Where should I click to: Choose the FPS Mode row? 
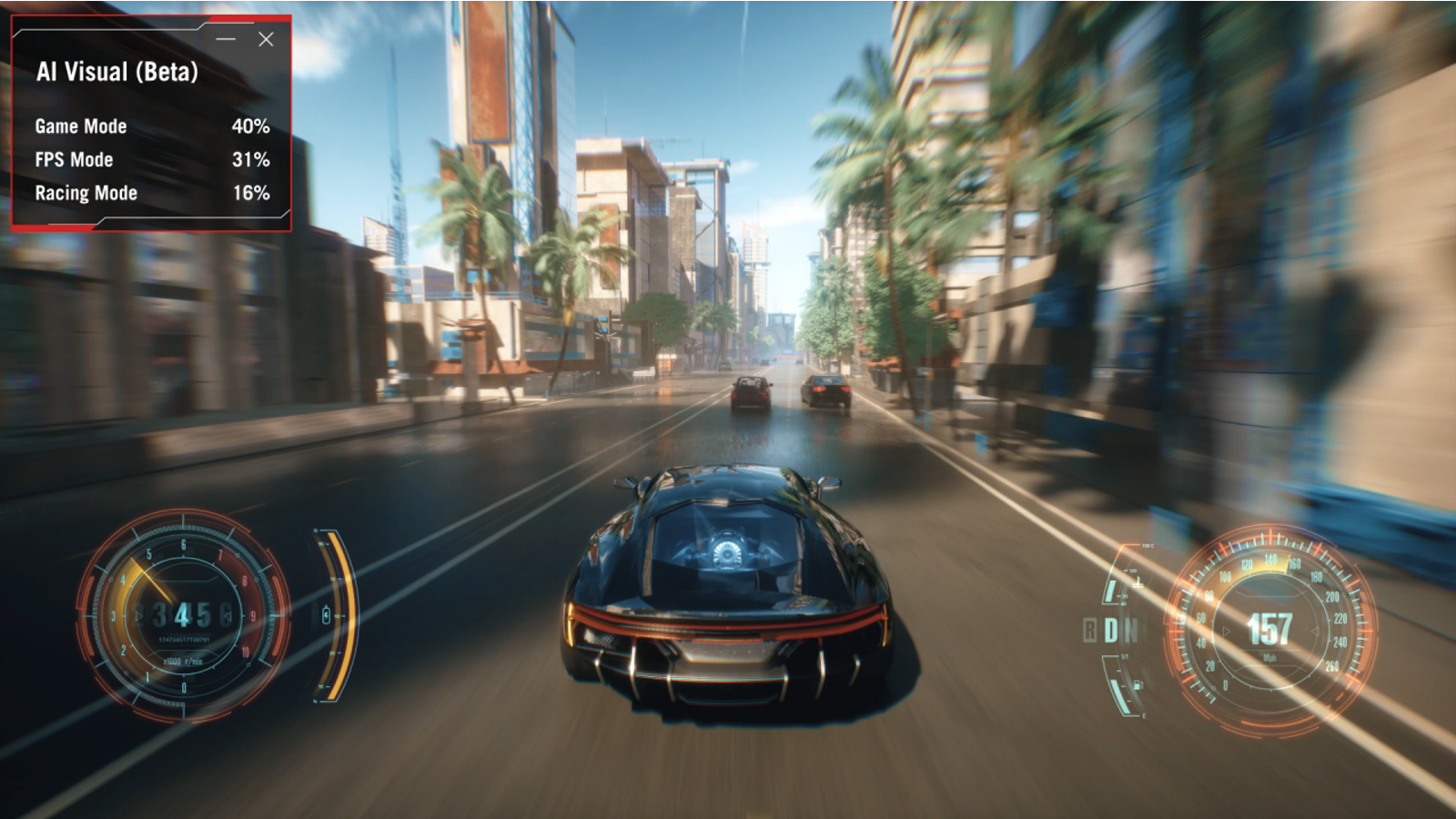151,160
